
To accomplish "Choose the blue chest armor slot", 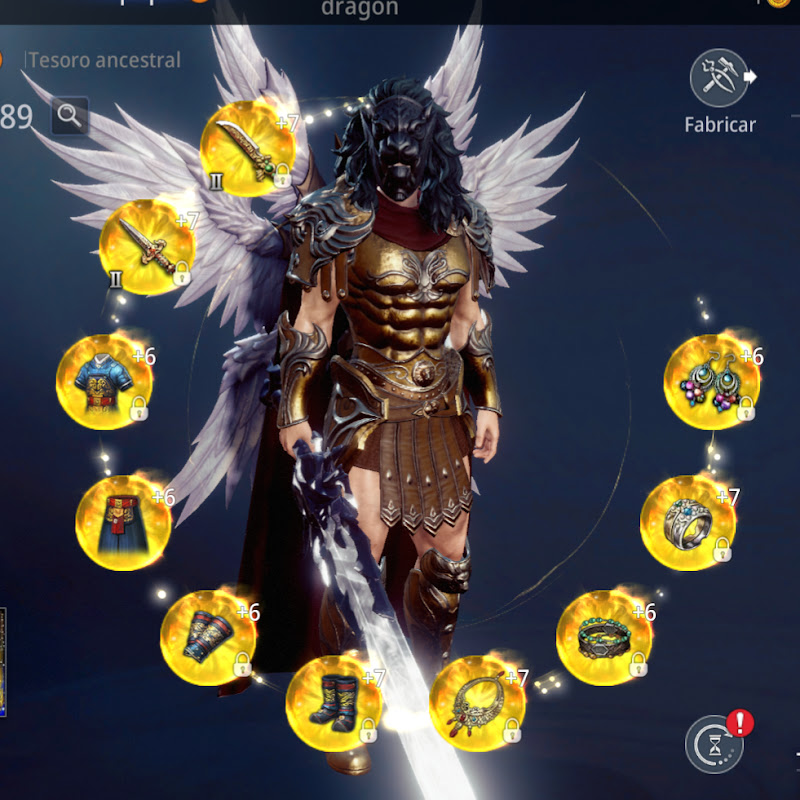I will click(x=104, y=382).
